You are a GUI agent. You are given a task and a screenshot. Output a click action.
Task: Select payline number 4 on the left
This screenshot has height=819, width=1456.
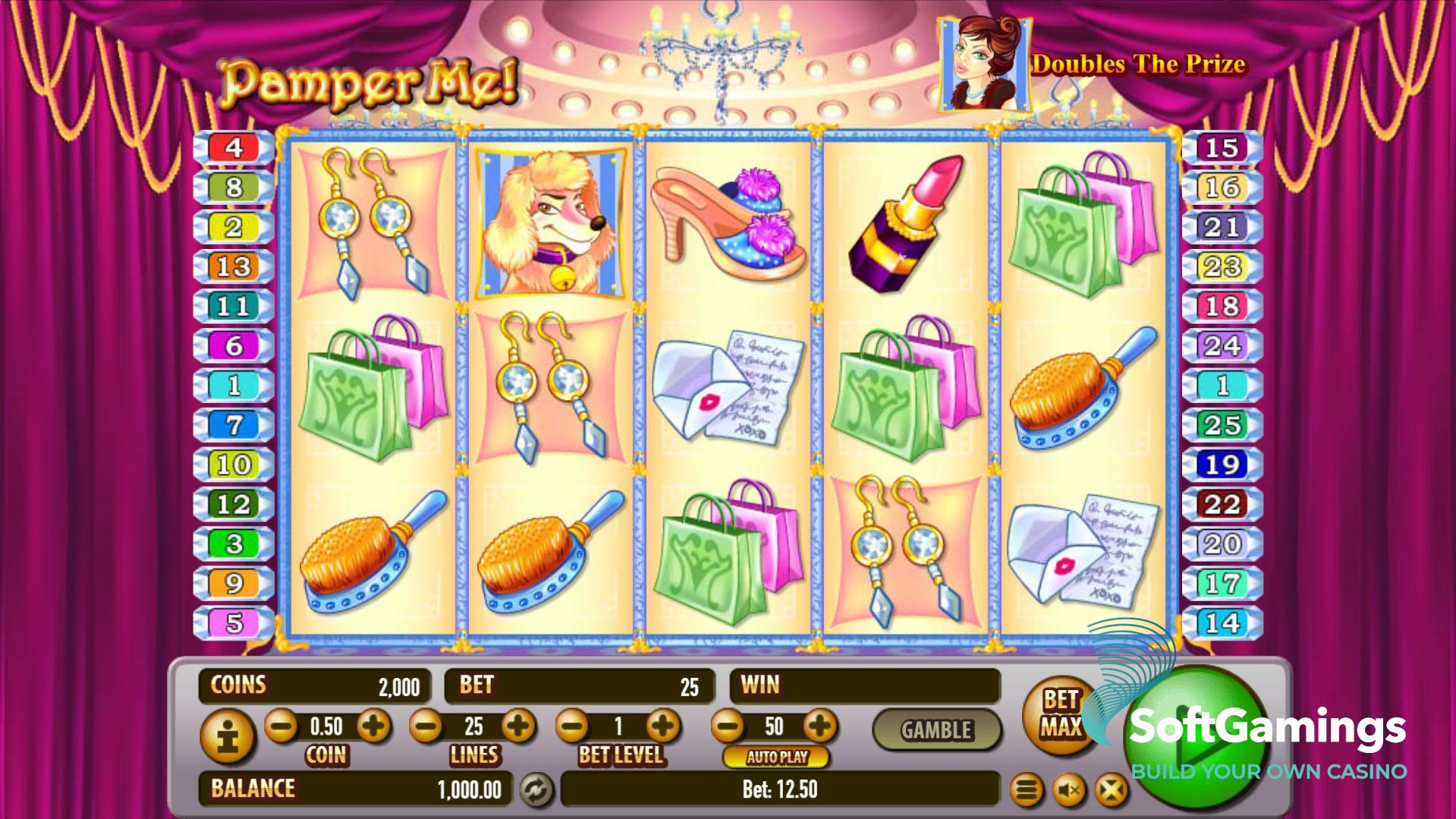(x=234, y=147)
